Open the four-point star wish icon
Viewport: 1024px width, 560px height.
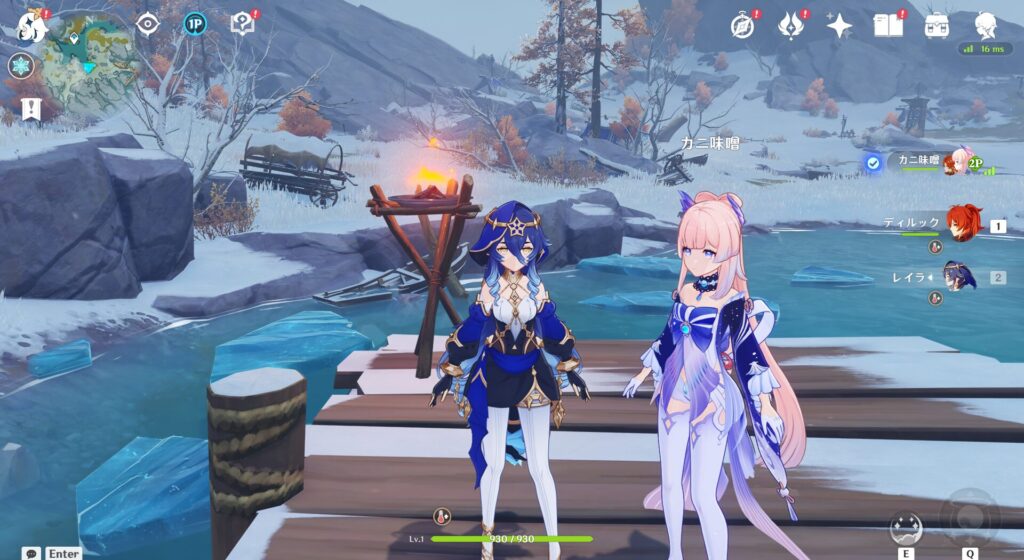(x=839, y=25)
